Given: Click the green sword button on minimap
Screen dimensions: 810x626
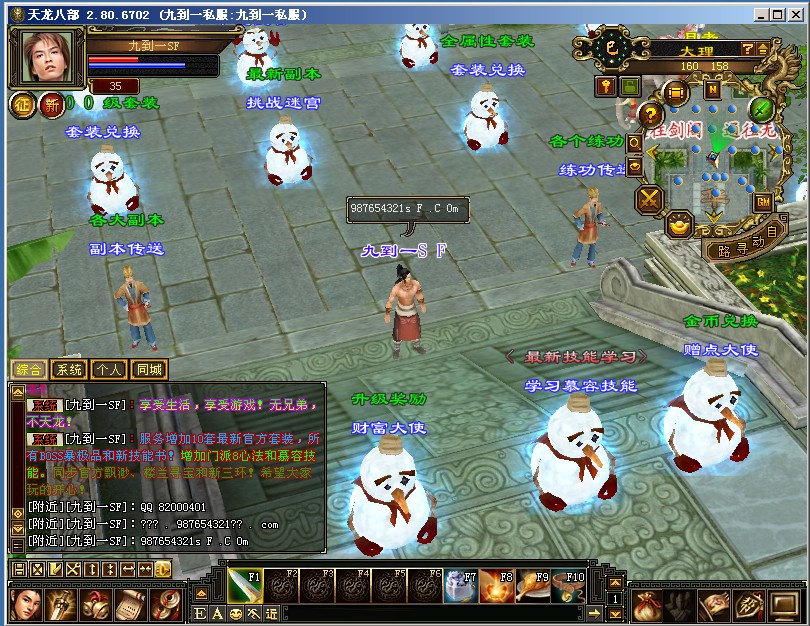Looking at the screenshot, I should (x=762, y=108).
